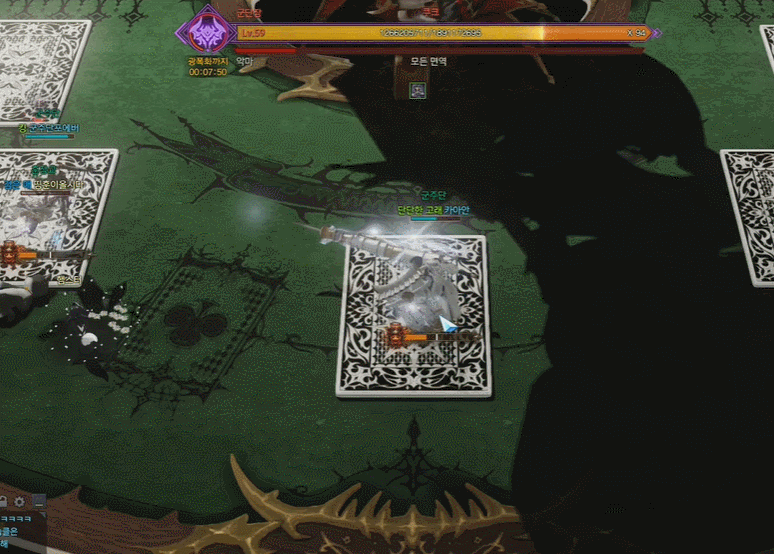Open chat settings with the gear icon
774x554 pixels.
(x=19, y=500)
